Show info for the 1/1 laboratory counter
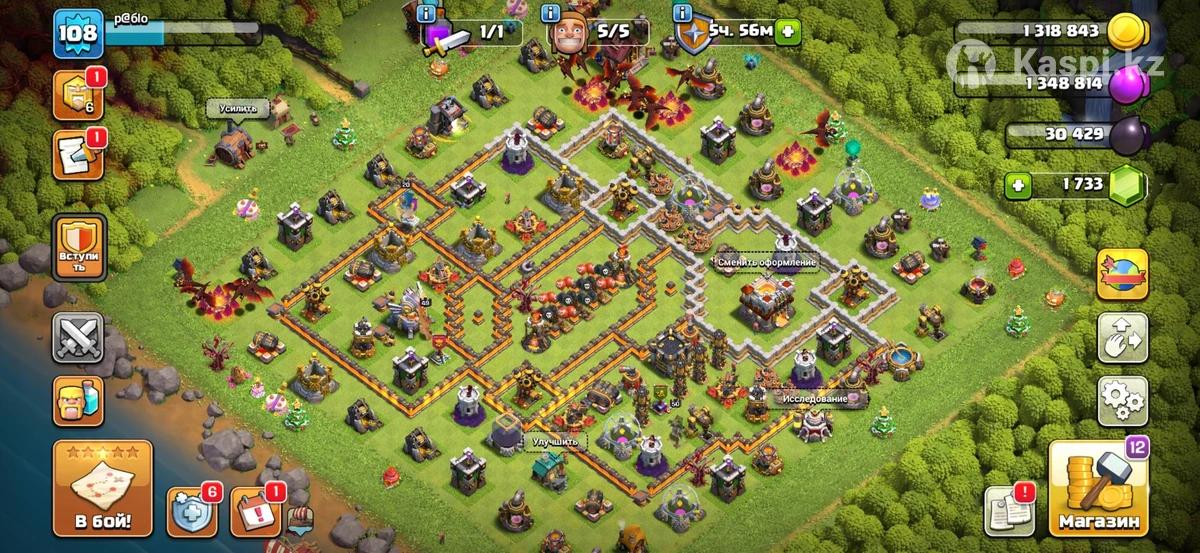 pos(427,13)
